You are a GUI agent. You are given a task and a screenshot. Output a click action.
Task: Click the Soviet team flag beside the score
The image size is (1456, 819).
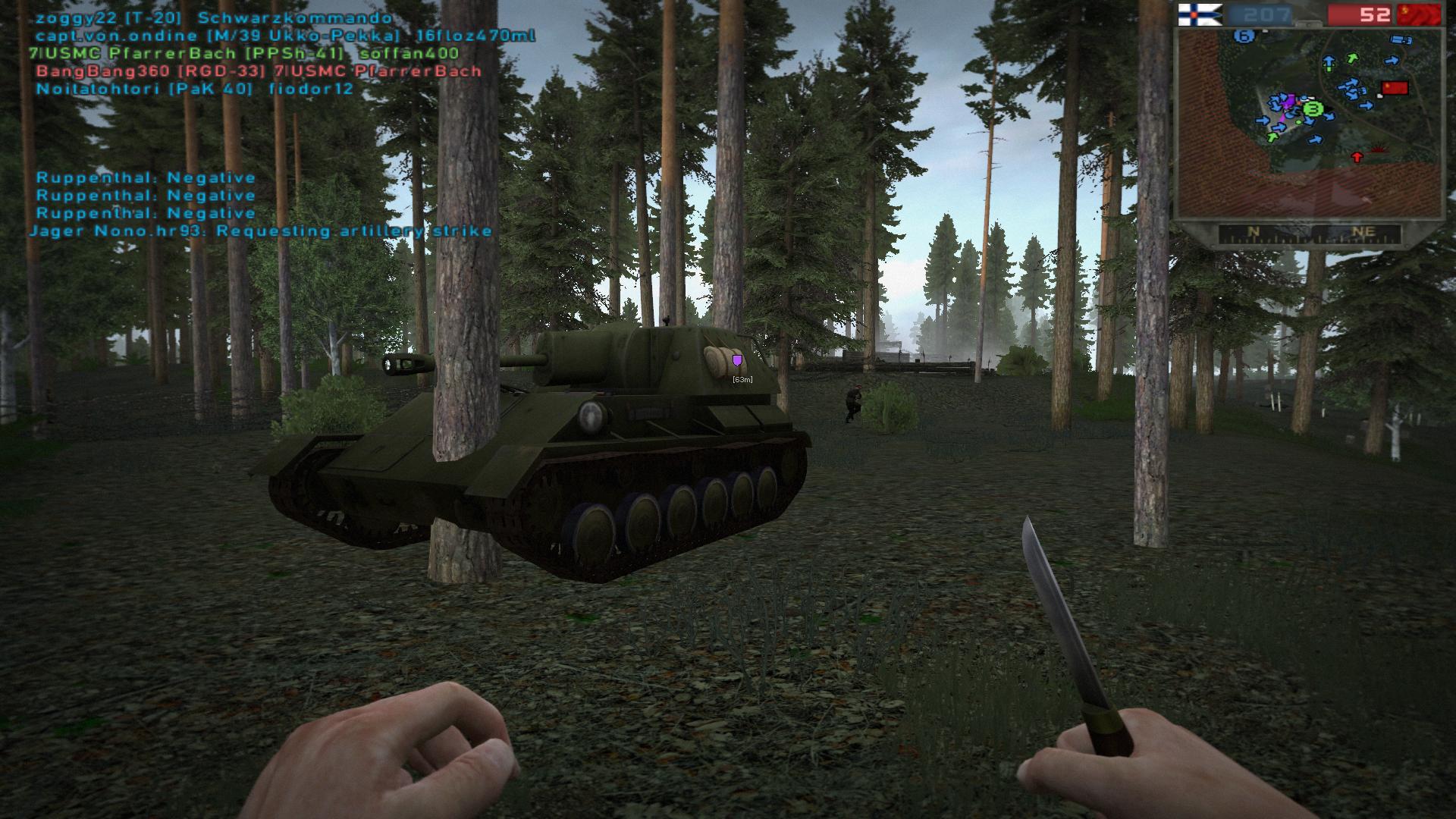[1420, 14]
